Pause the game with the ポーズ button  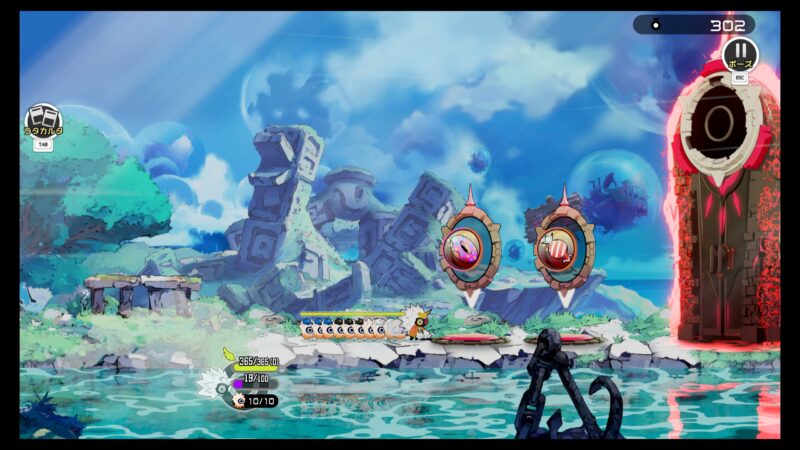click(x=740, y=52)
